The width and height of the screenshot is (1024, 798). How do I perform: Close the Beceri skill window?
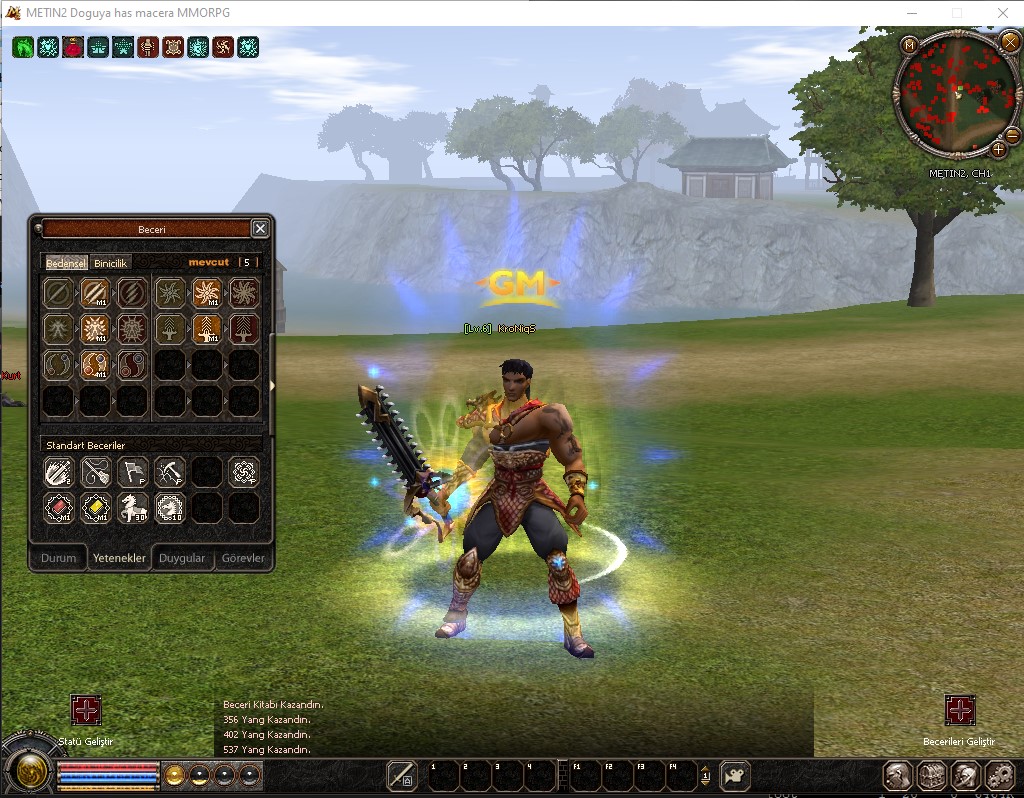click(260, 229)
